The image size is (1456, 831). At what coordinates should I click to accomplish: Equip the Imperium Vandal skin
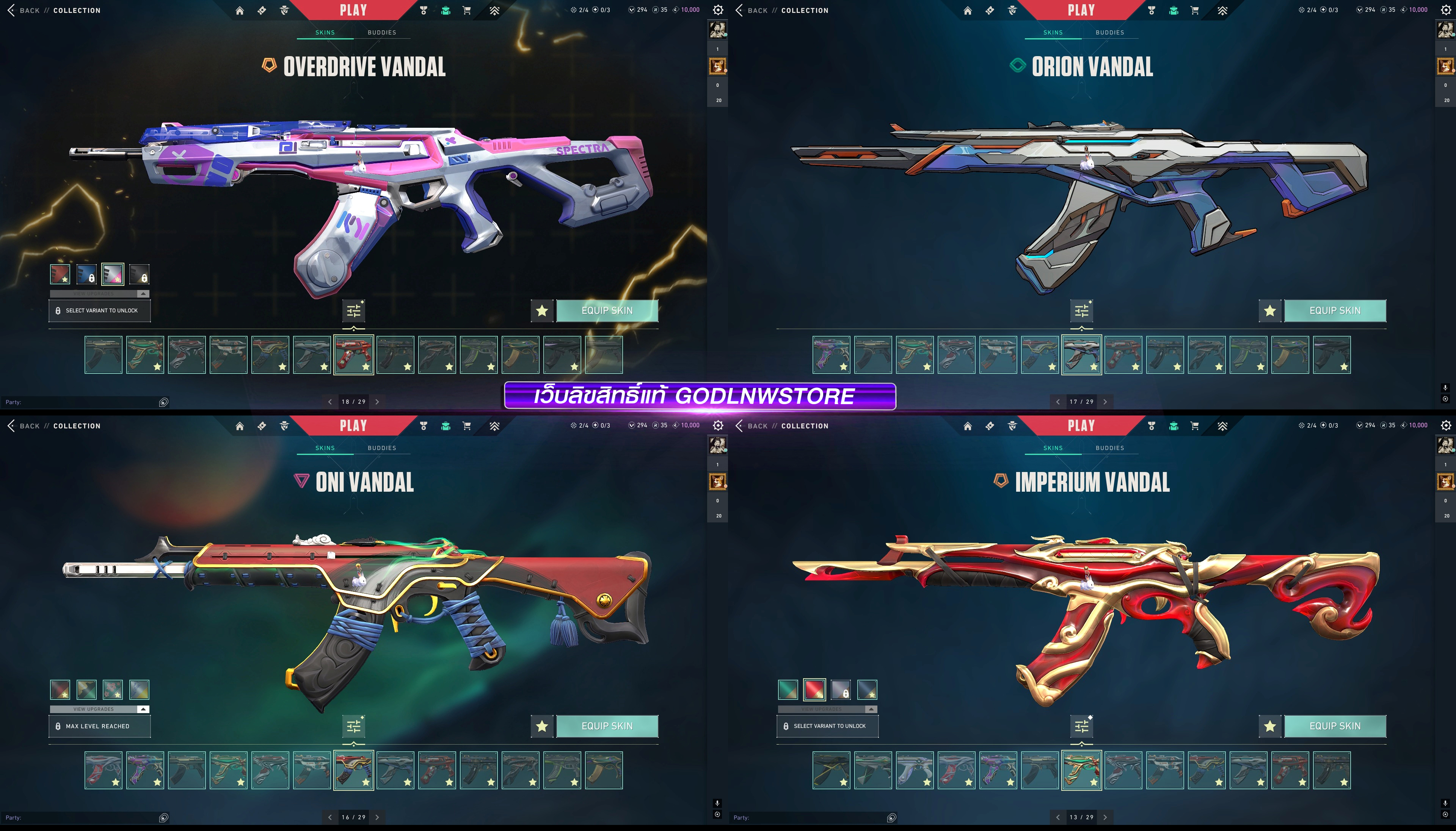(1334, 726)
